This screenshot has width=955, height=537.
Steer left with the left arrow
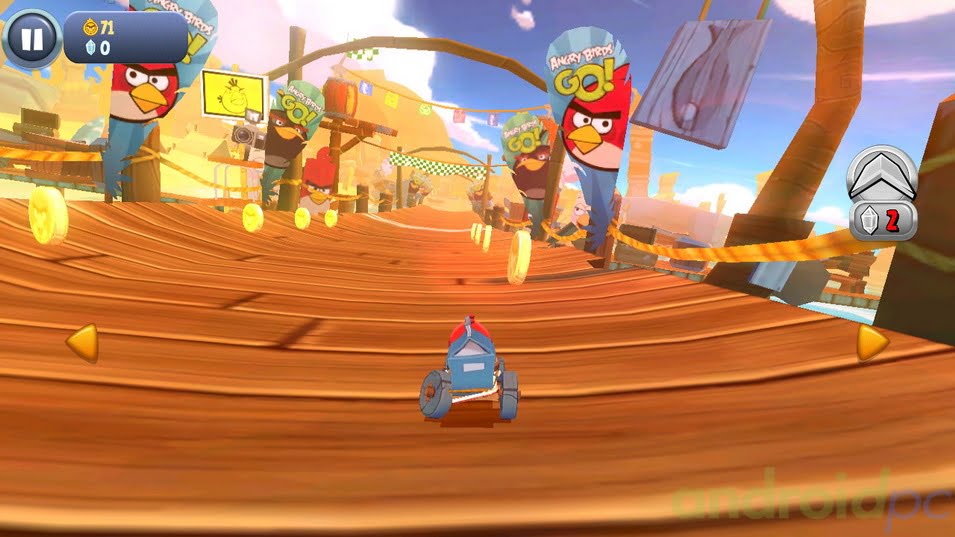click(x=81, y=343)
